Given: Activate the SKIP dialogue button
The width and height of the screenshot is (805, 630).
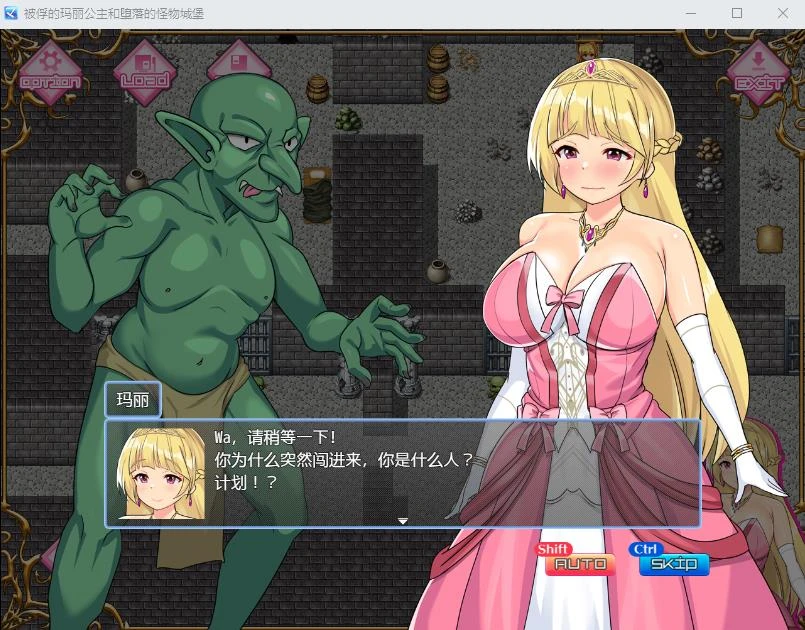Looking at the screenshot, I should 673,564.
